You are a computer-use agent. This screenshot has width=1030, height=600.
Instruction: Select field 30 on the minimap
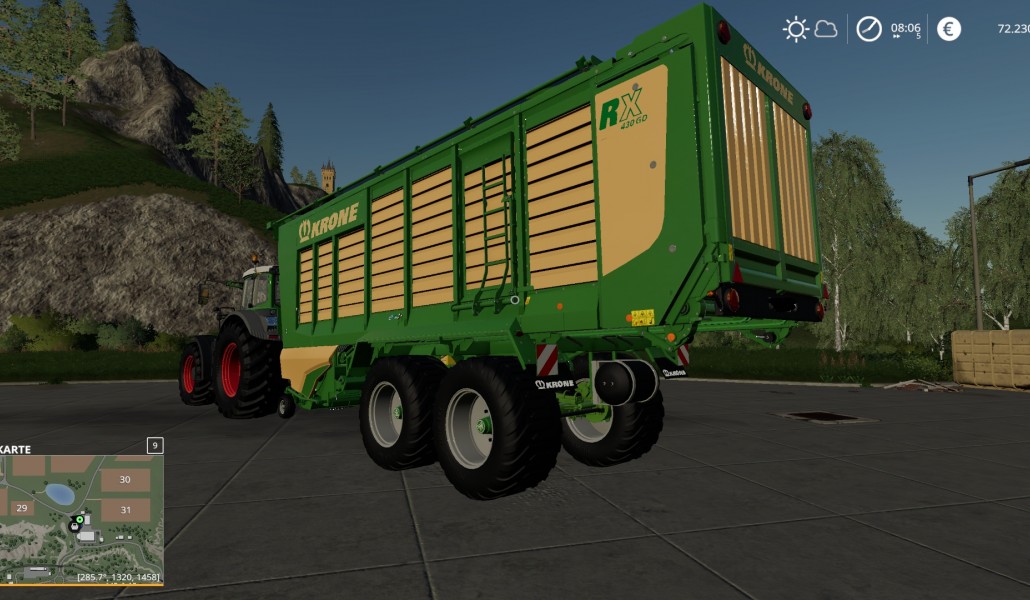tap(125, 480)
